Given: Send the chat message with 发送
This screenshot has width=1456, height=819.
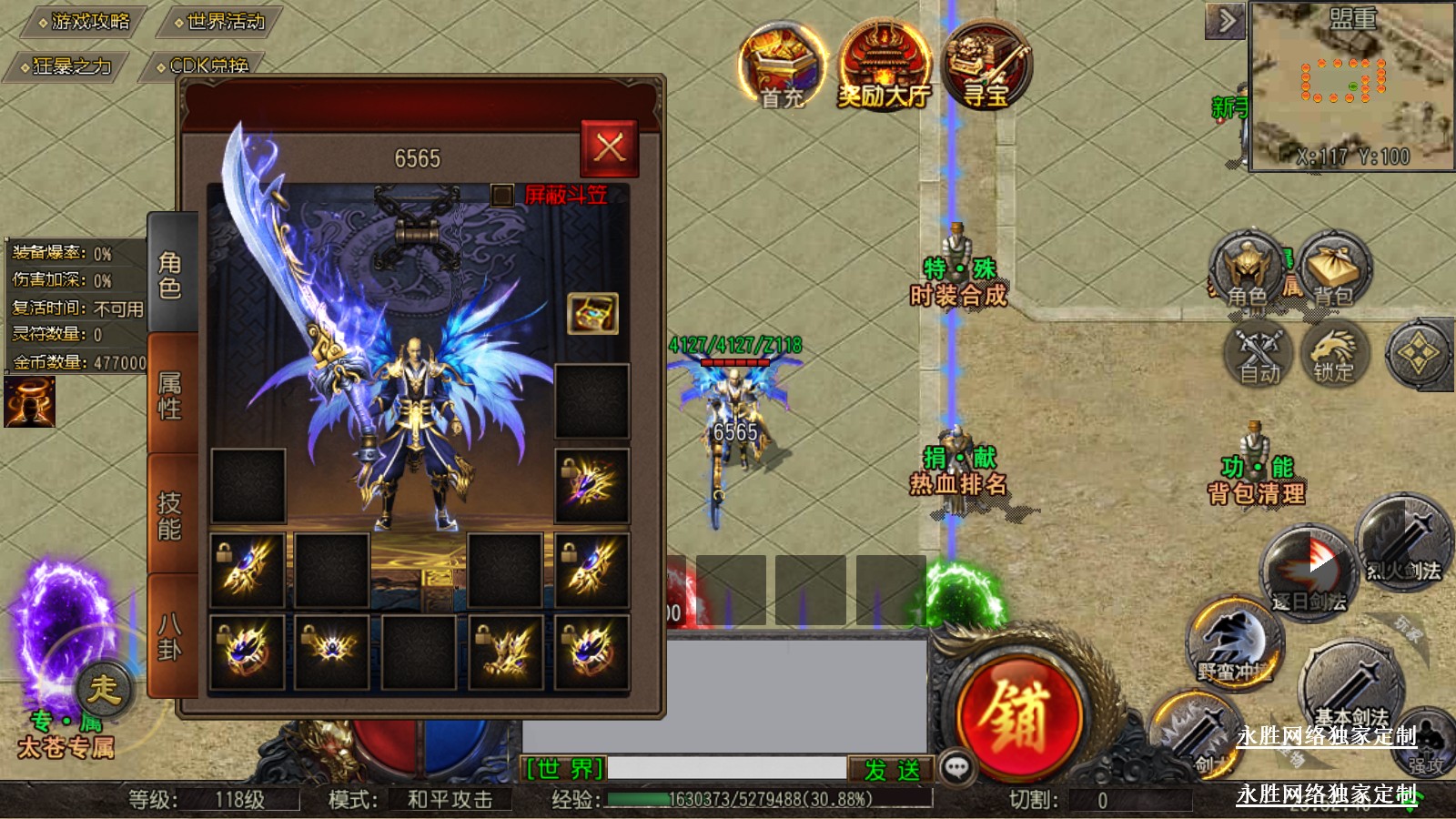Looking at the screenshot, I should click(x=892, y=770).
